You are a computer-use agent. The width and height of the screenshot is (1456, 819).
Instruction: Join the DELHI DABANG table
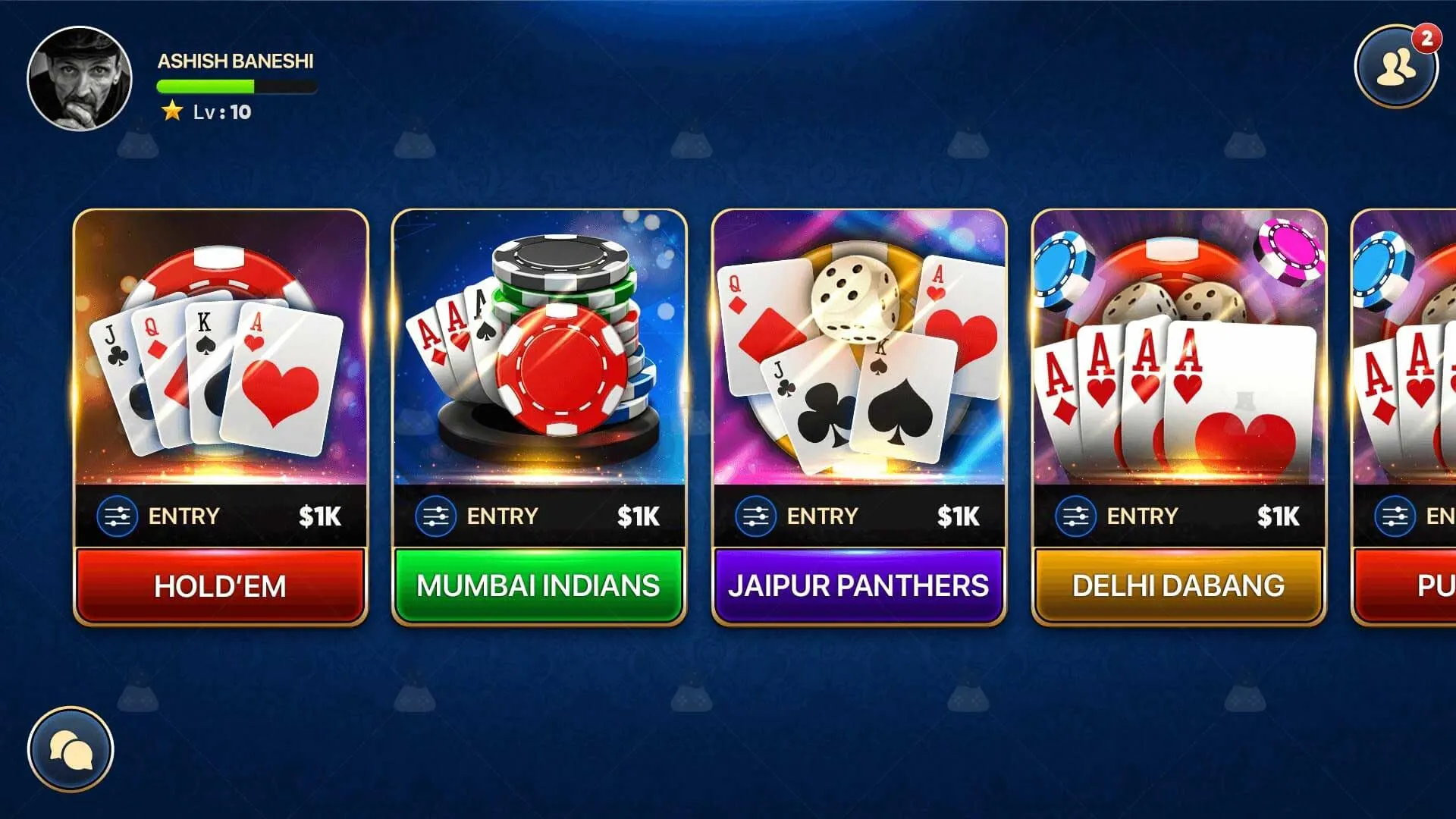coord(1178,585)
